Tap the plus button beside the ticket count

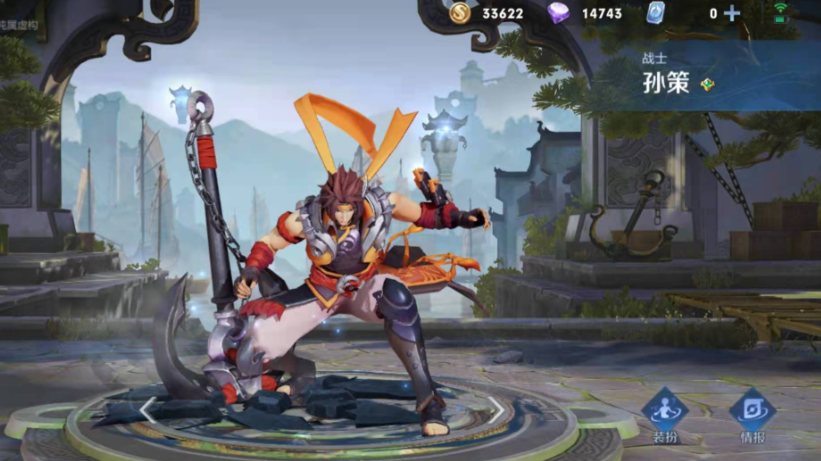point(733,13)
